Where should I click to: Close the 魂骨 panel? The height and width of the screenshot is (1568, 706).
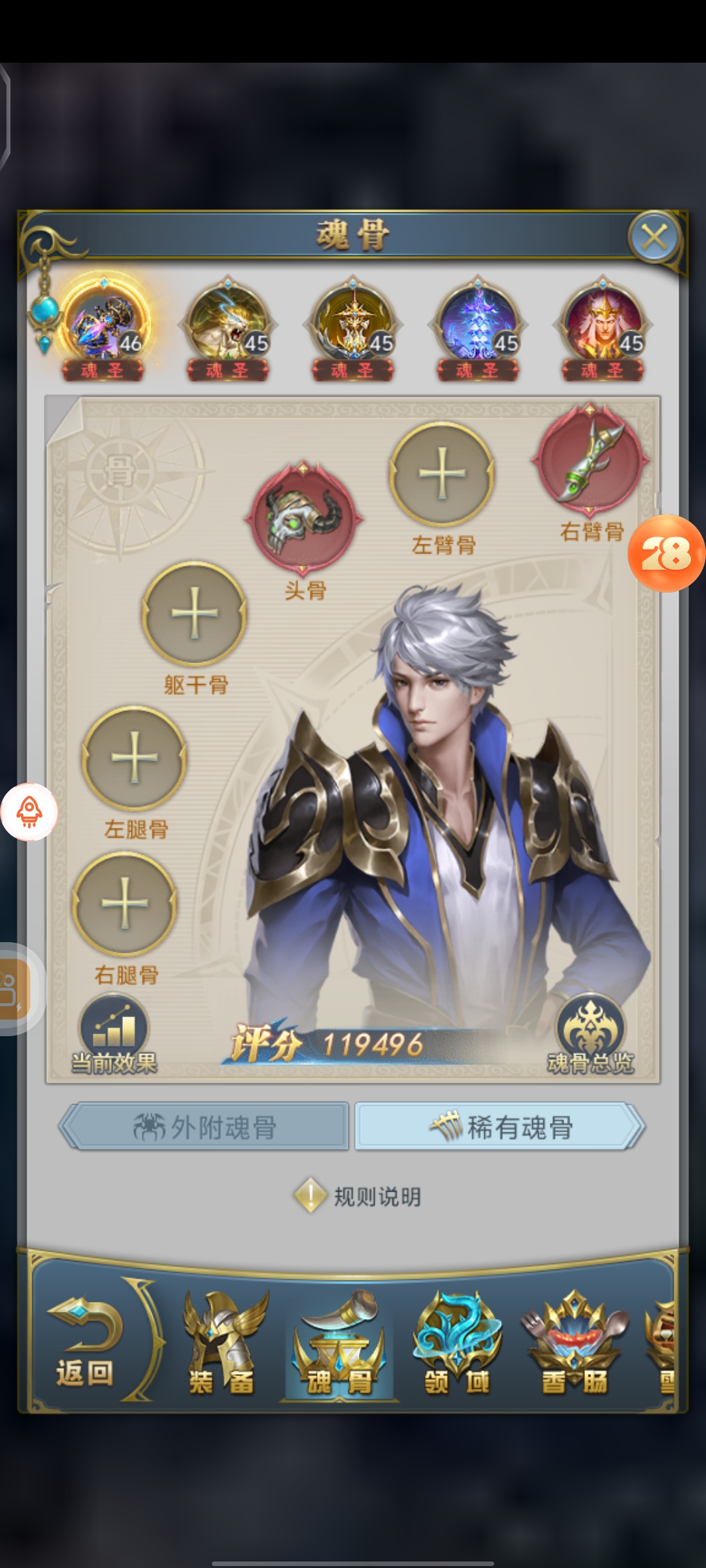pyautogui.click(x=654, y=237)
